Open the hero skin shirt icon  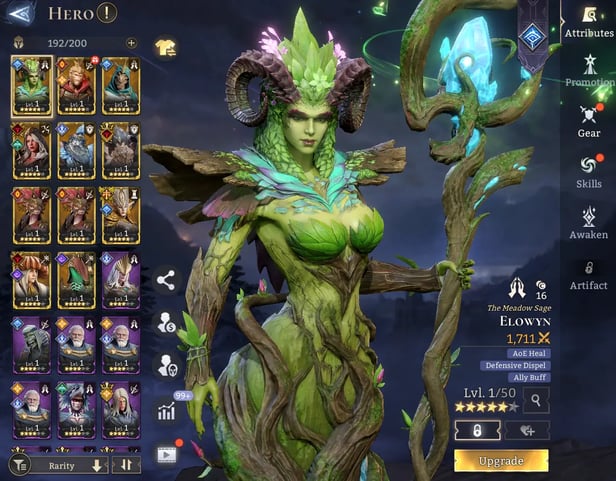pyautogui.click(x=166, y=46)
